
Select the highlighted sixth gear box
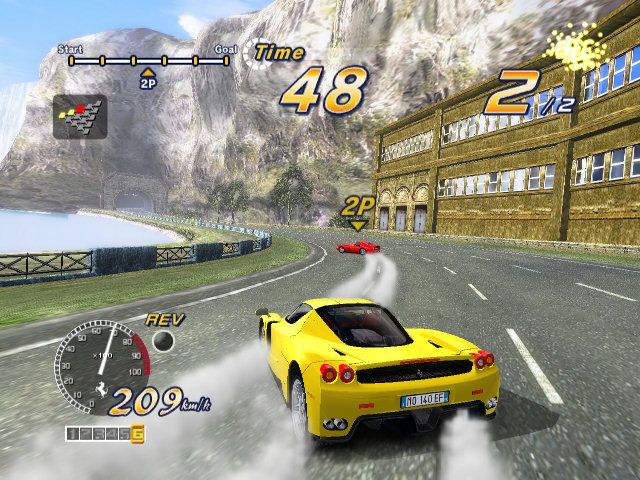point(137,433)
